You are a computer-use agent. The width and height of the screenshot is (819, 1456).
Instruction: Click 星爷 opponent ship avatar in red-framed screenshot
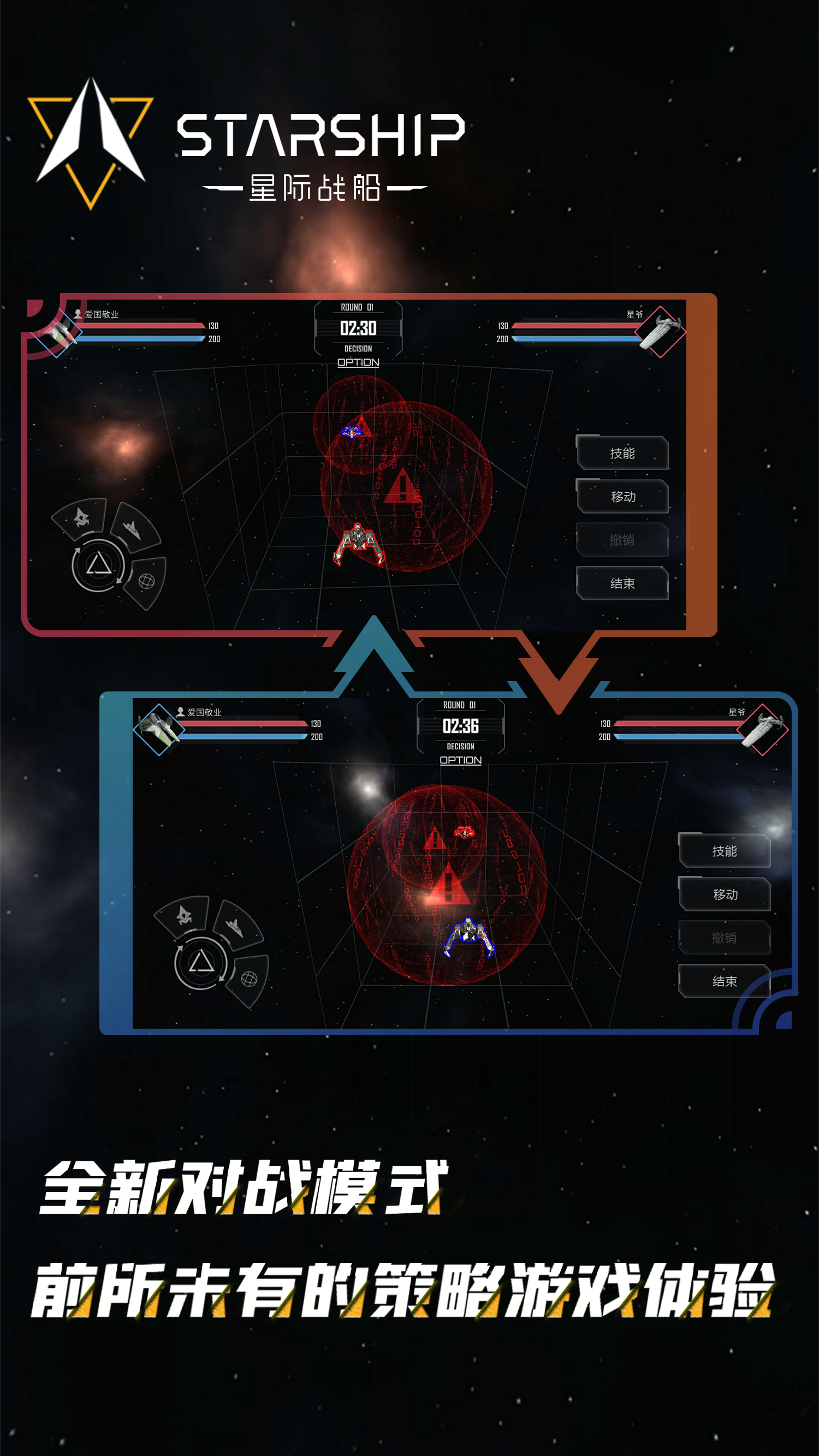[660, 332]
